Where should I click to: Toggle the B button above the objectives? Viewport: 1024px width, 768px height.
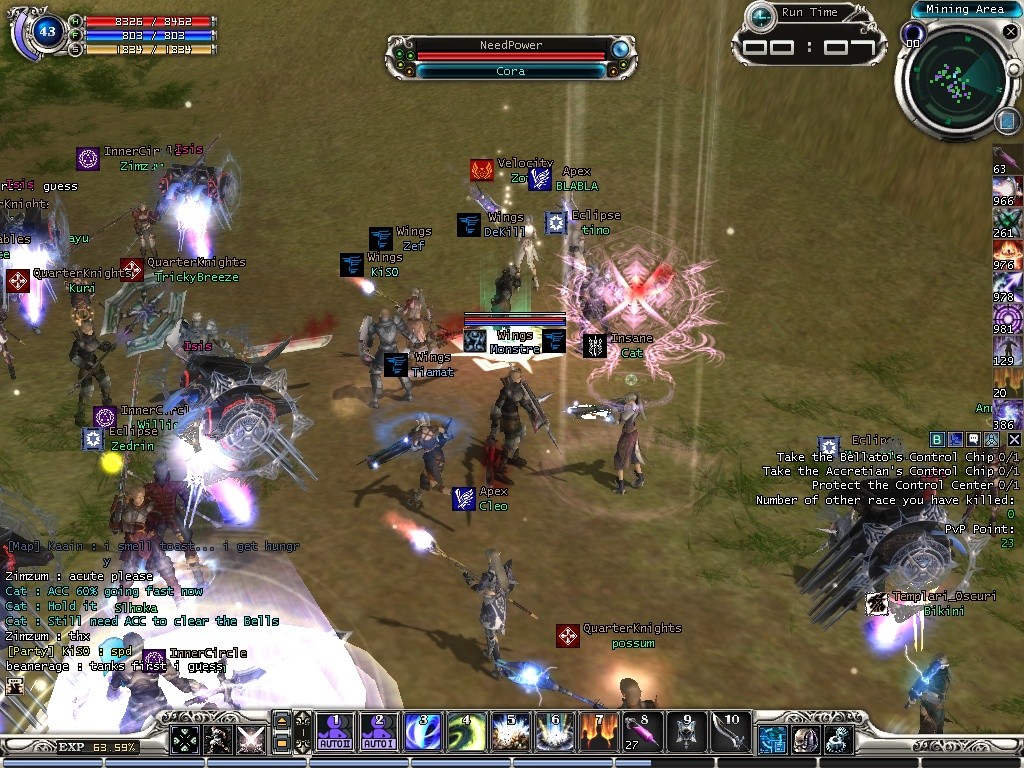[937, 439]
